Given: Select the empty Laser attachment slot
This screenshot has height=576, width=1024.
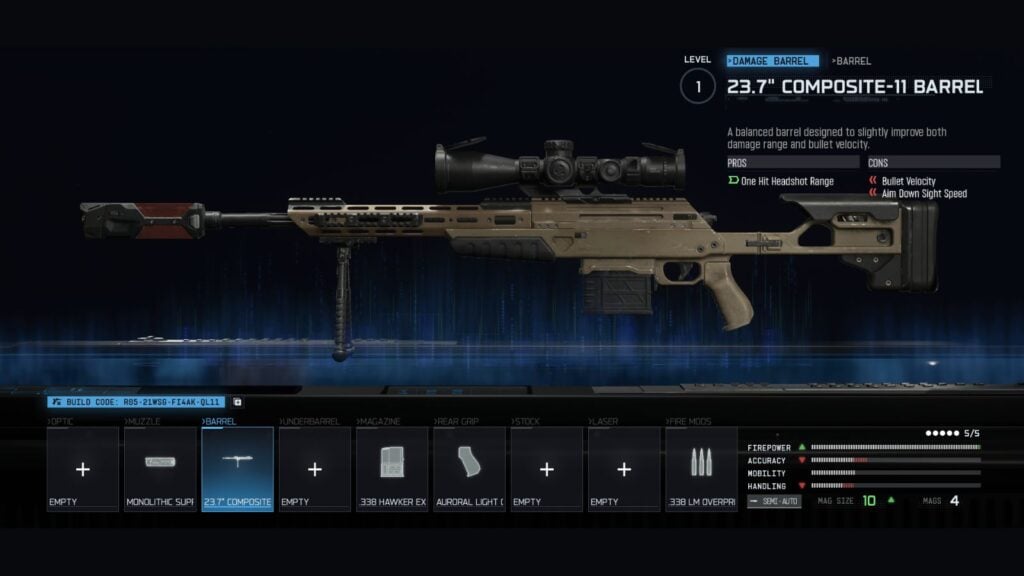Looking at the screenshot, I should pyautogui.click(x=624, y=469).
